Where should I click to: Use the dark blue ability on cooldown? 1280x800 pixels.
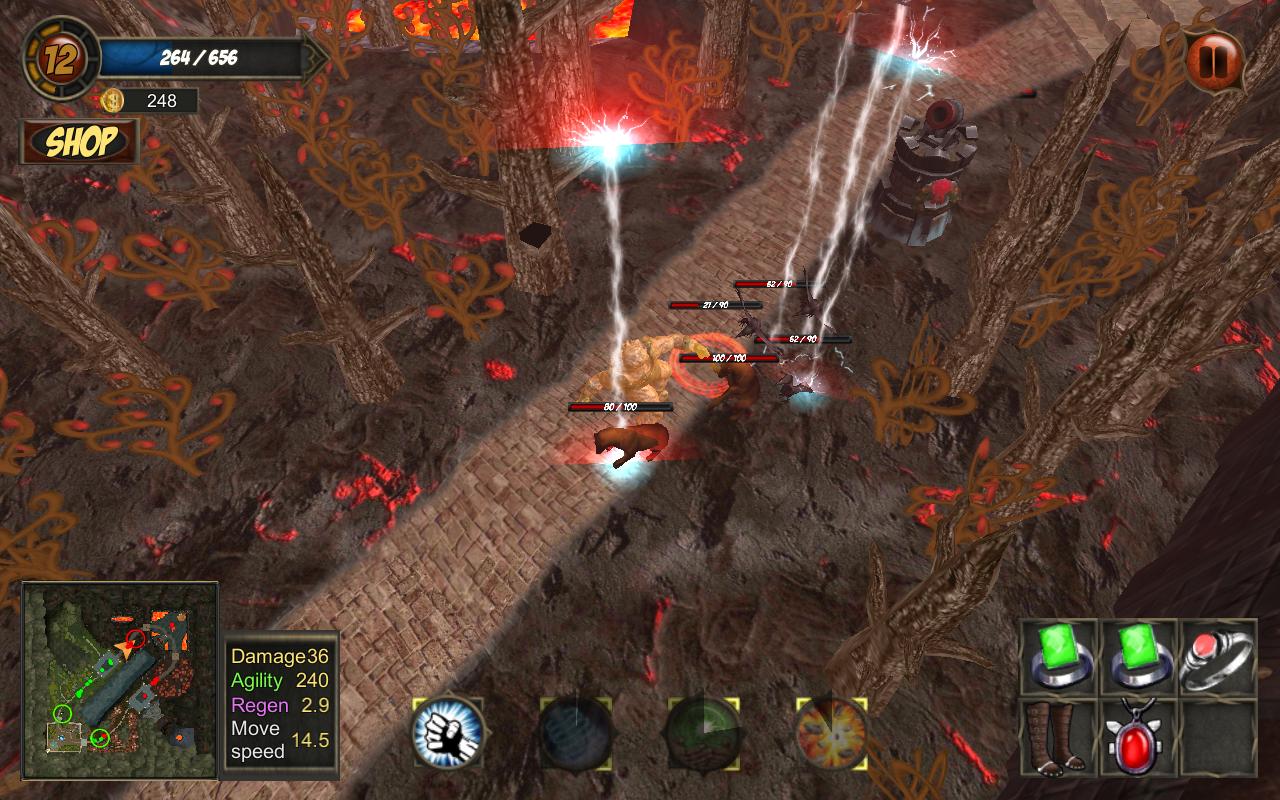click(576, 734)
